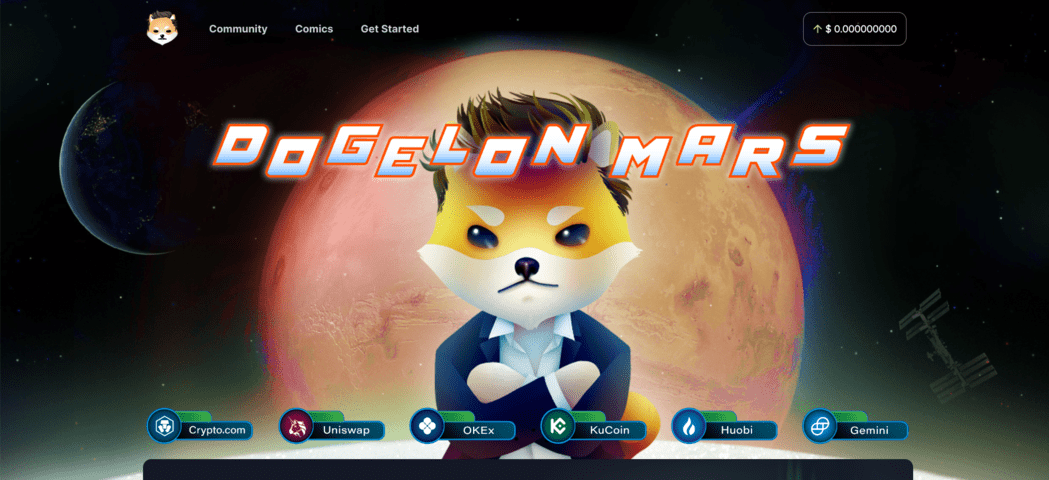Open the token price button
Viewport: 1049px width, 480px height.
854,29
